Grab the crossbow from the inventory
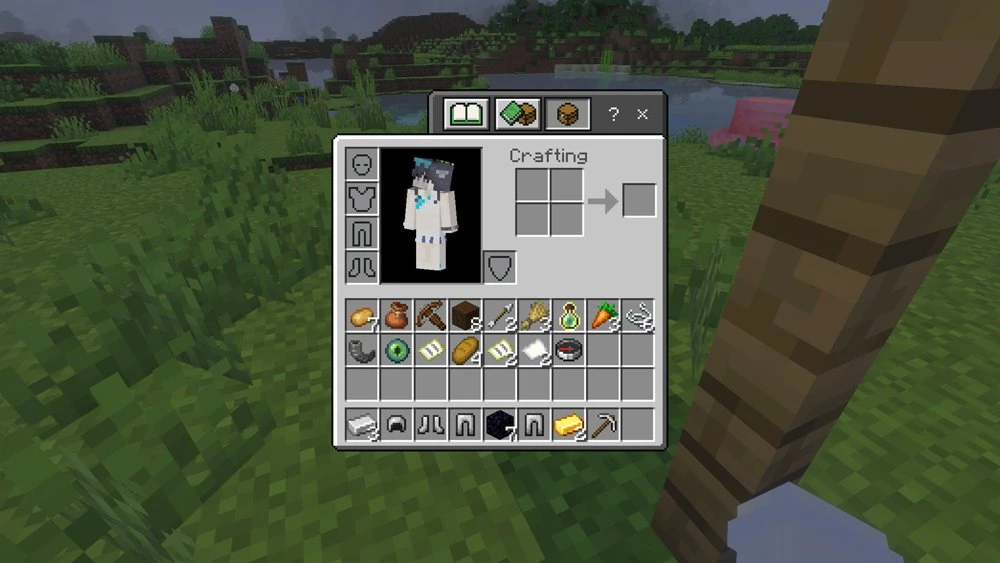Screen dimensions: 1000x563 click(x=431, y=317)
